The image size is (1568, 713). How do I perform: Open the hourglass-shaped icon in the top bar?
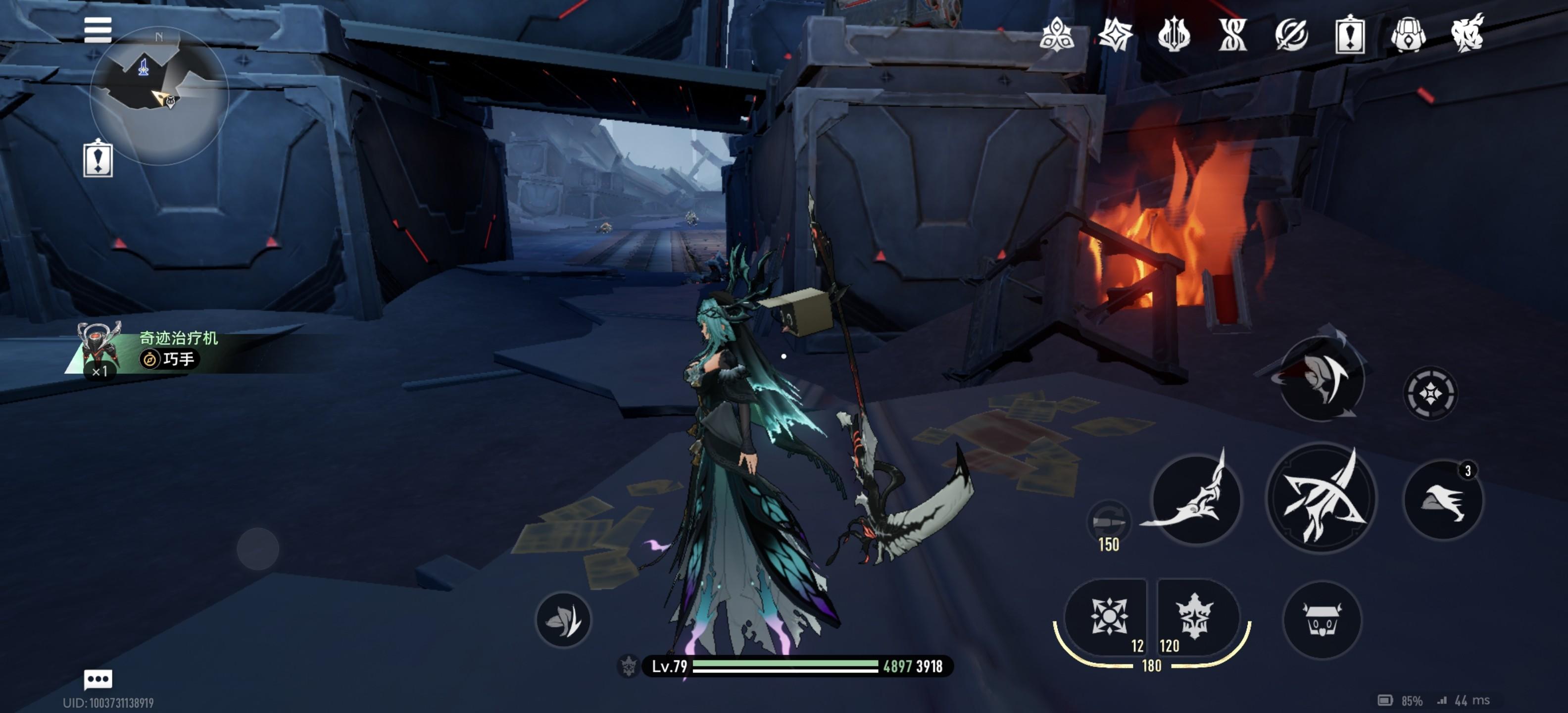click(1232, 35)
